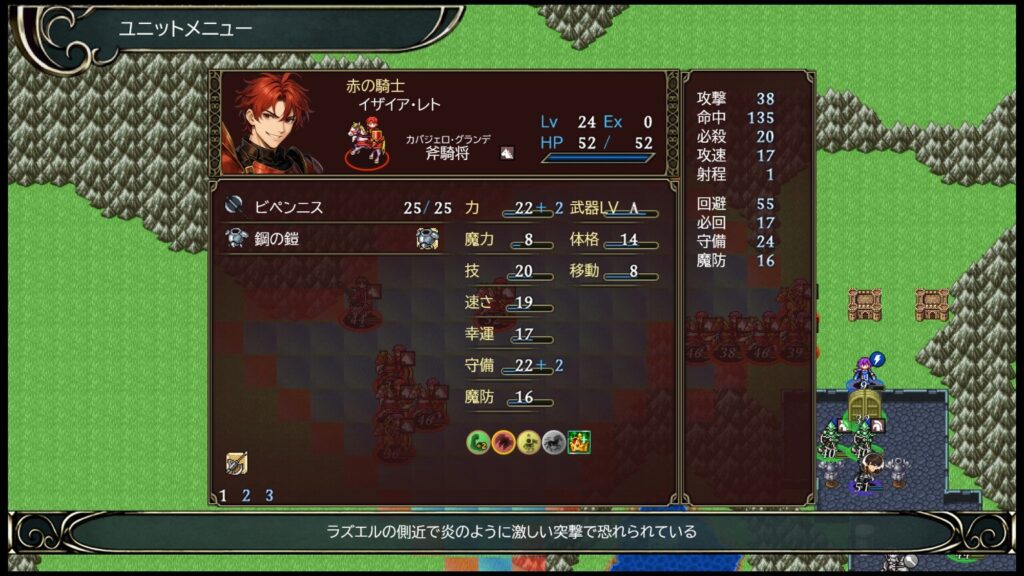Click the axe item icon above page numbers
The width and height of the screenshot is (1024, 576).
point(236,463)
